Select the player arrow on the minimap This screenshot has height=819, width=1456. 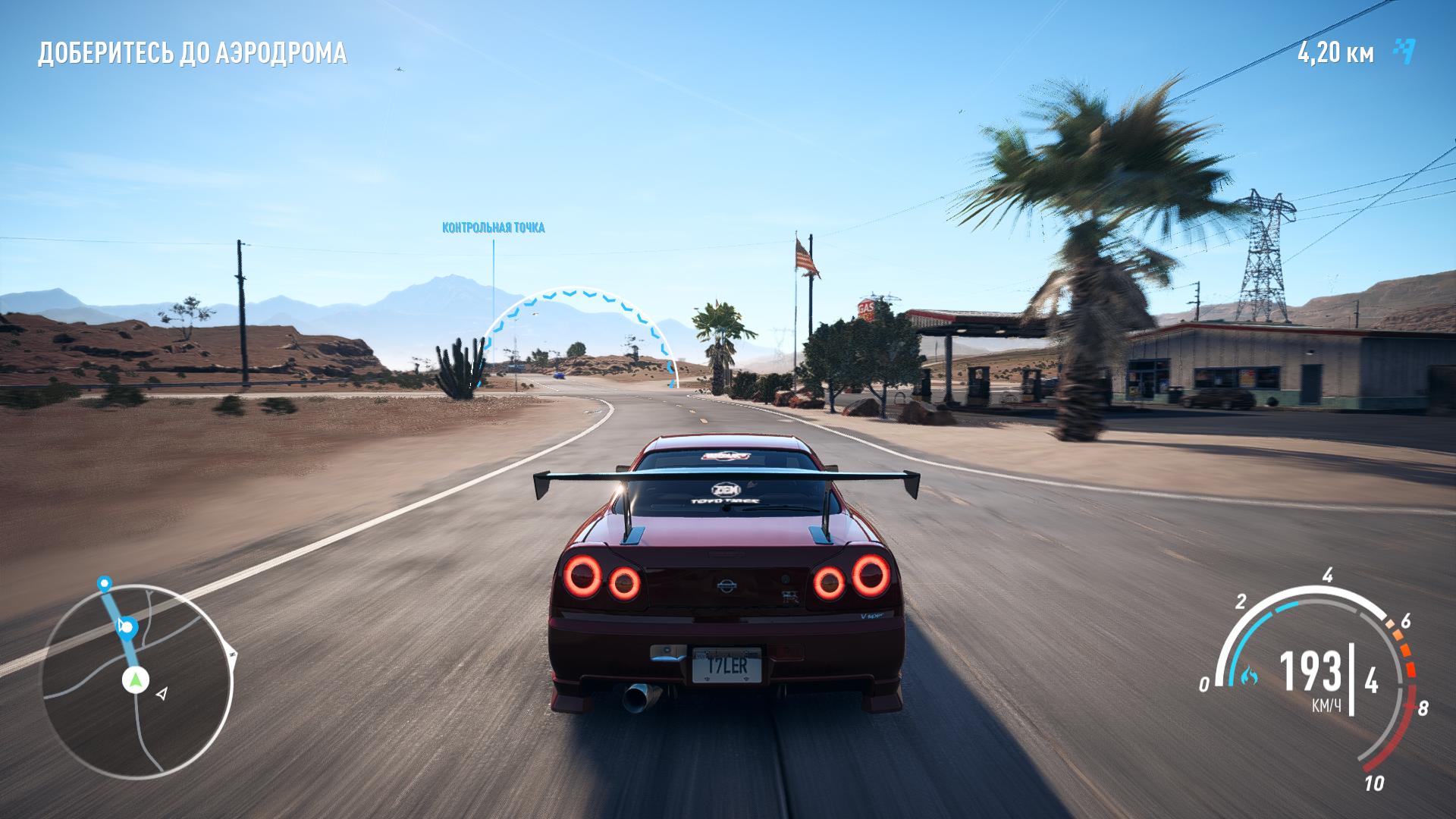tap(135, 680)
